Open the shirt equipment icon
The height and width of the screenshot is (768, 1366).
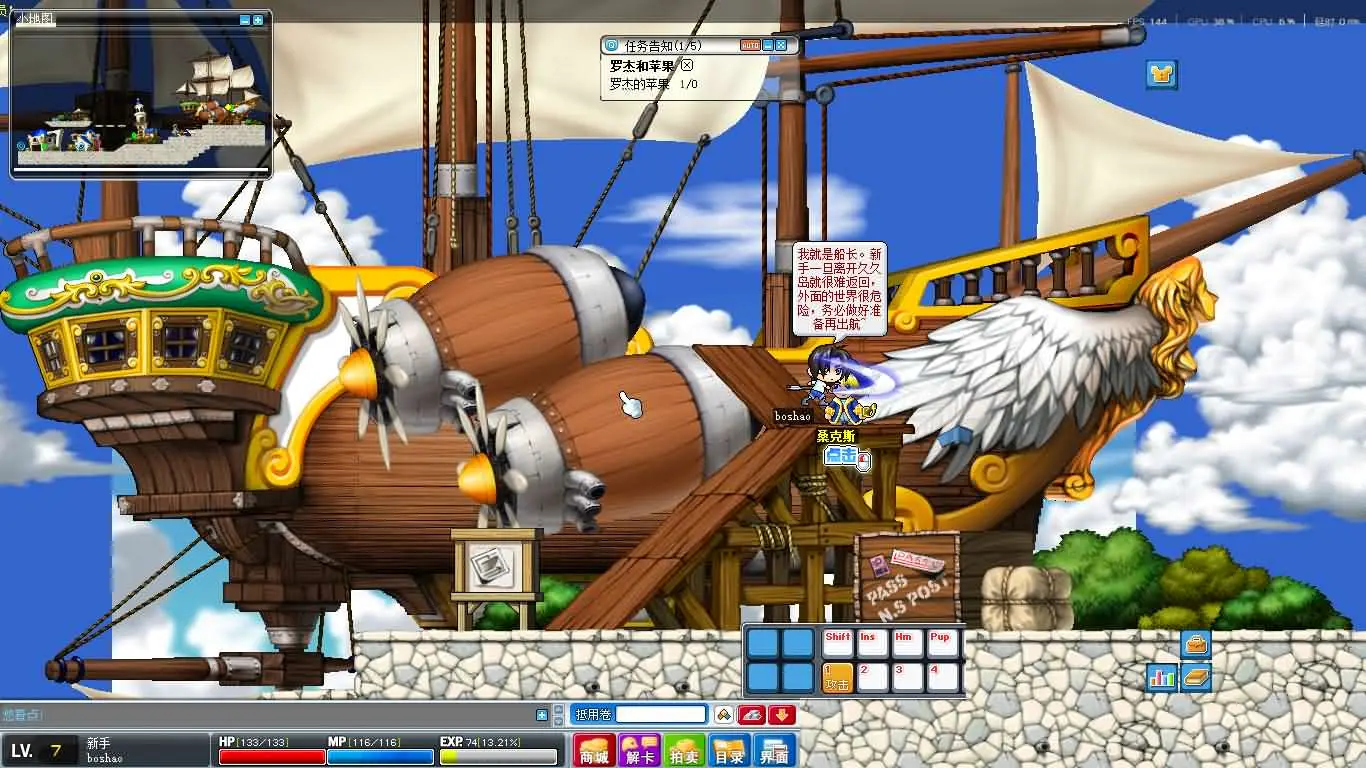pos(1161,74)
